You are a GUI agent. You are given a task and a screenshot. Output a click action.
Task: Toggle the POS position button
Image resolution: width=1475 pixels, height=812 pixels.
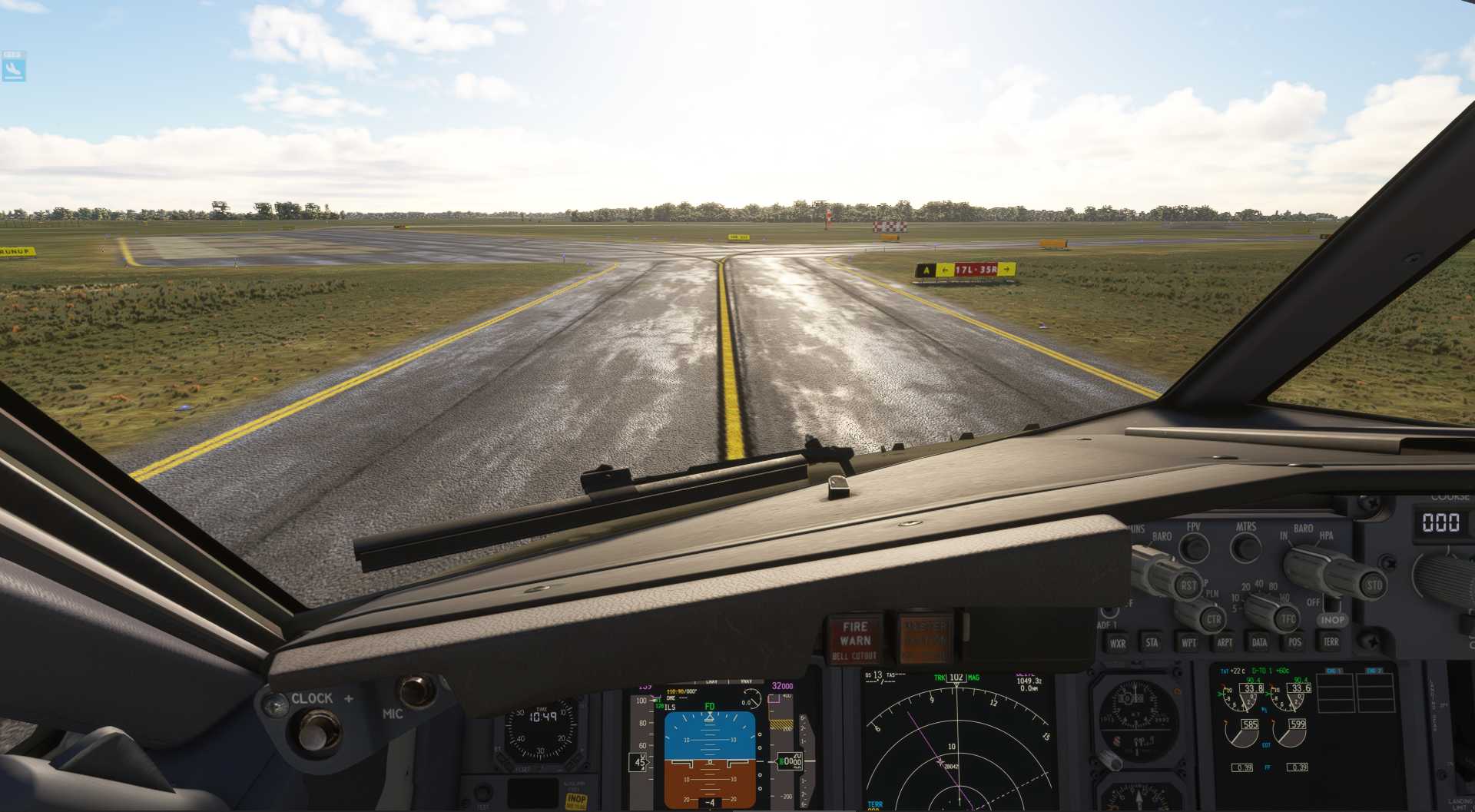click(x=1294, y=642)
